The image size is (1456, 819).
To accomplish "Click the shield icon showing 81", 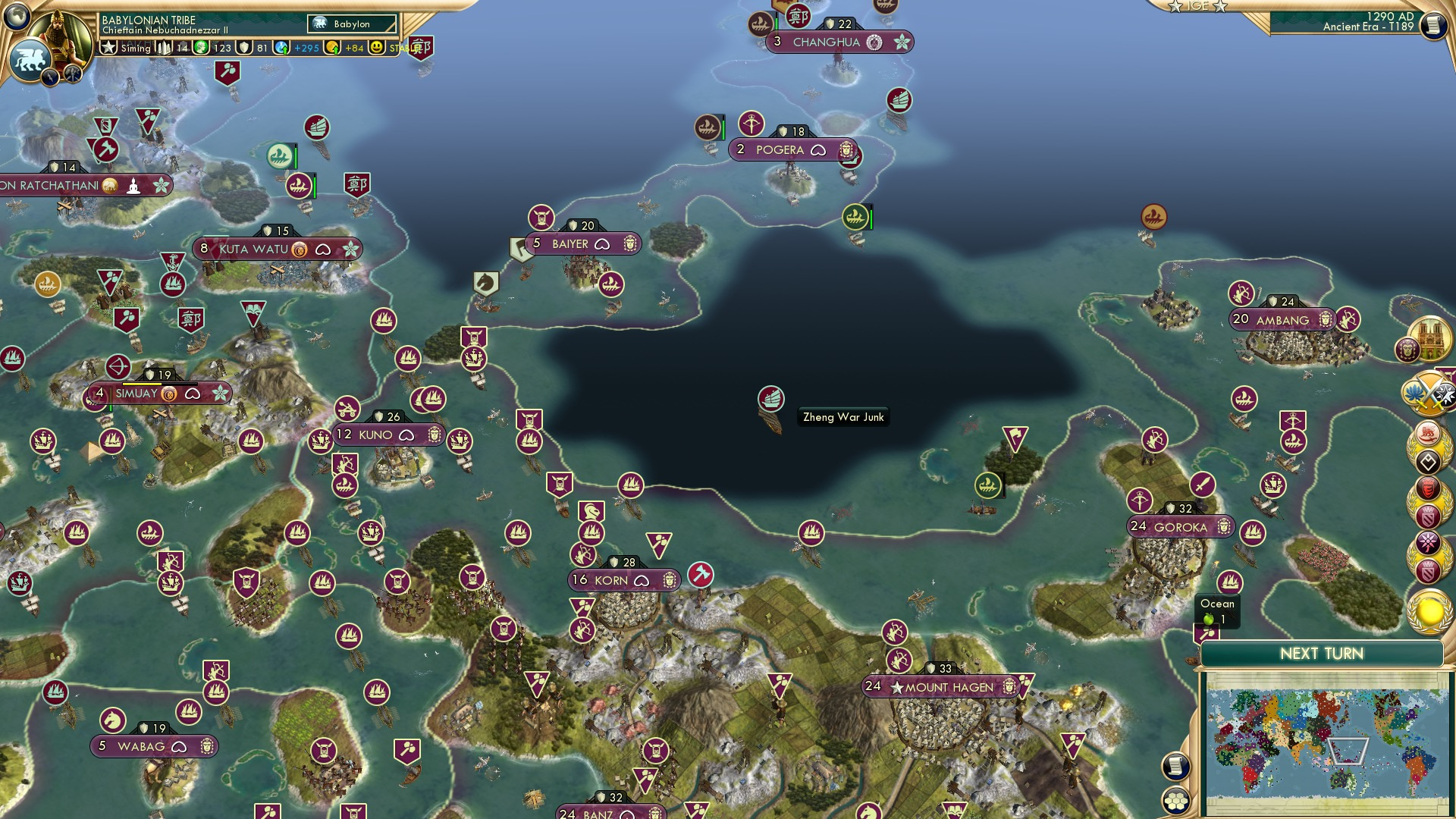I will point(244,47).
